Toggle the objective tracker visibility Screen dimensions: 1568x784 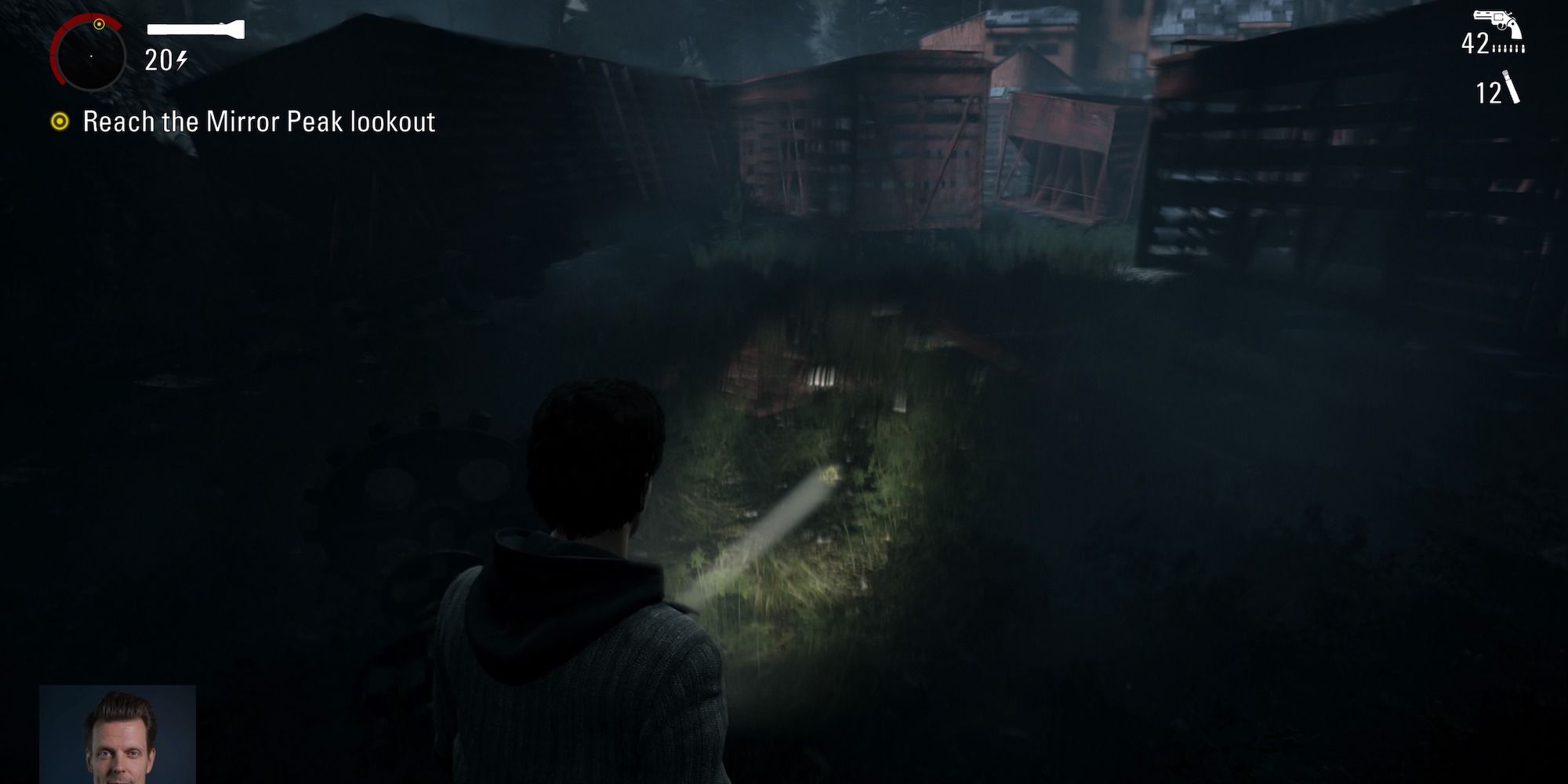pyautogui.click(x=60, y=122)
